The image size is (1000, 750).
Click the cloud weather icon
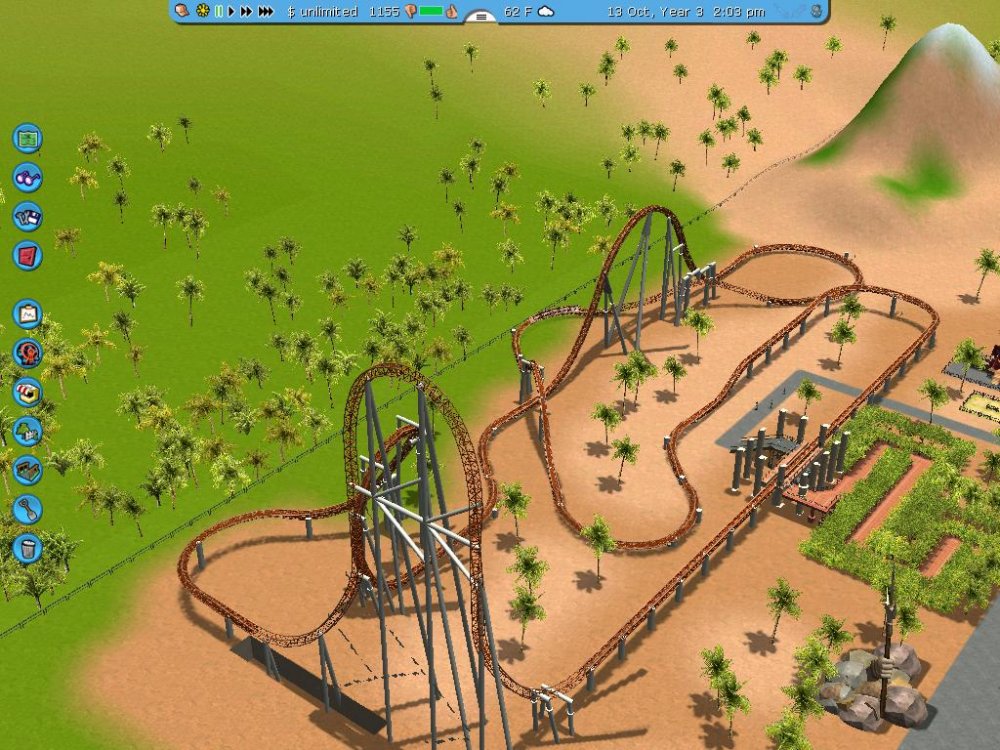[x=546, y=12]
